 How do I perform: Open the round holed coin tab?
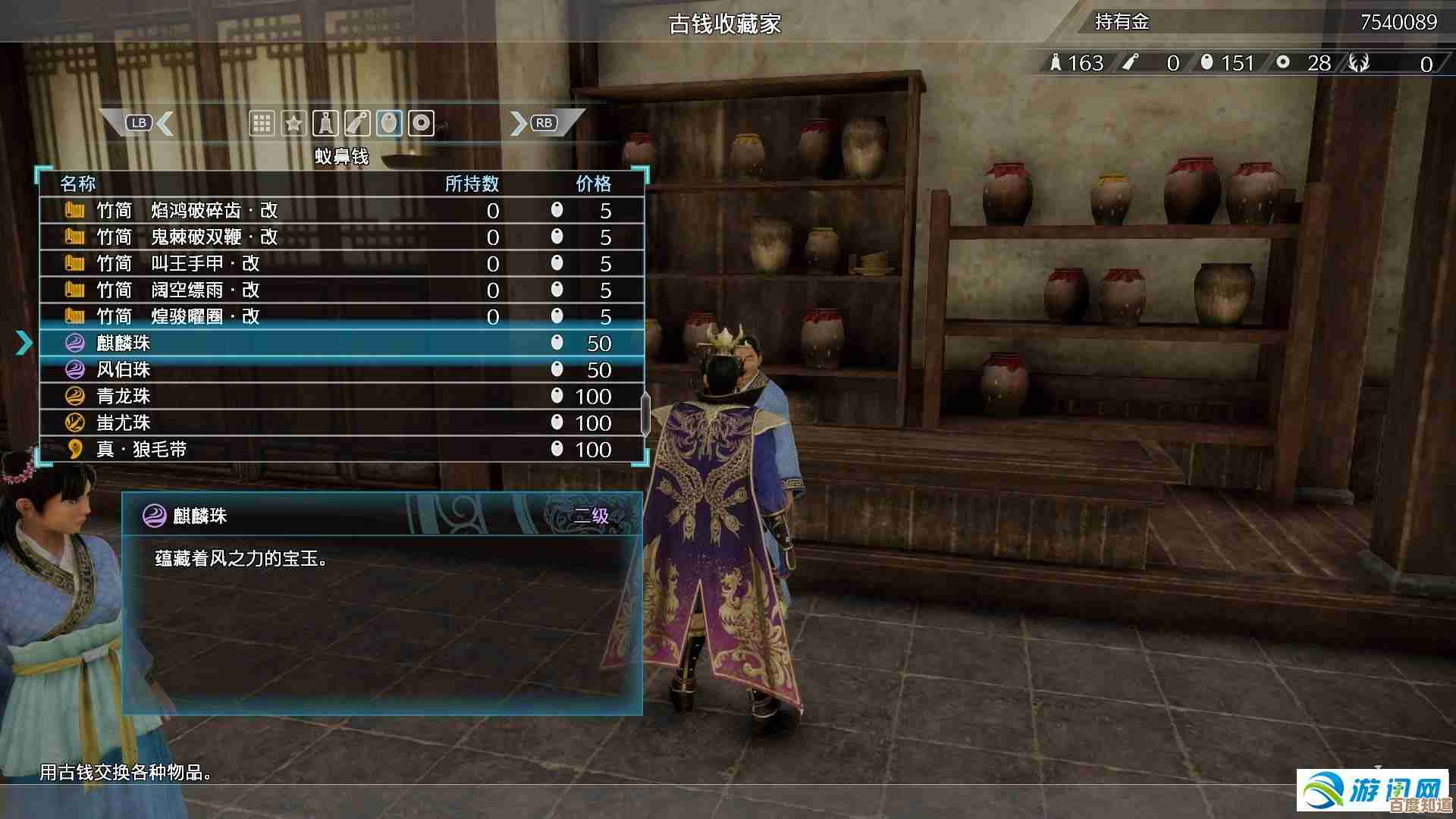click(x=421, y=123)
